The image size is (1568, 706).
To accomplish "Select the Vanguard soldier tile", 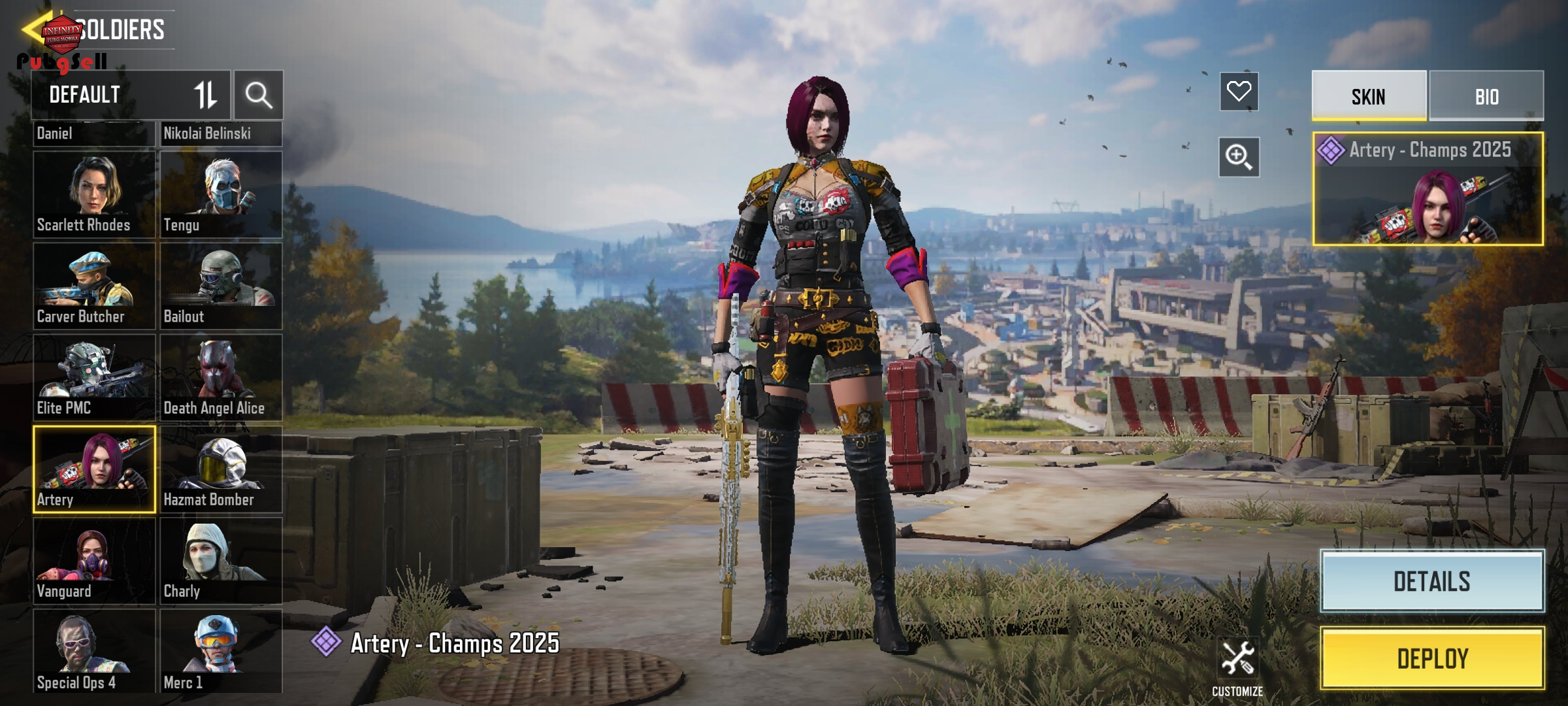I will [94, 560].
